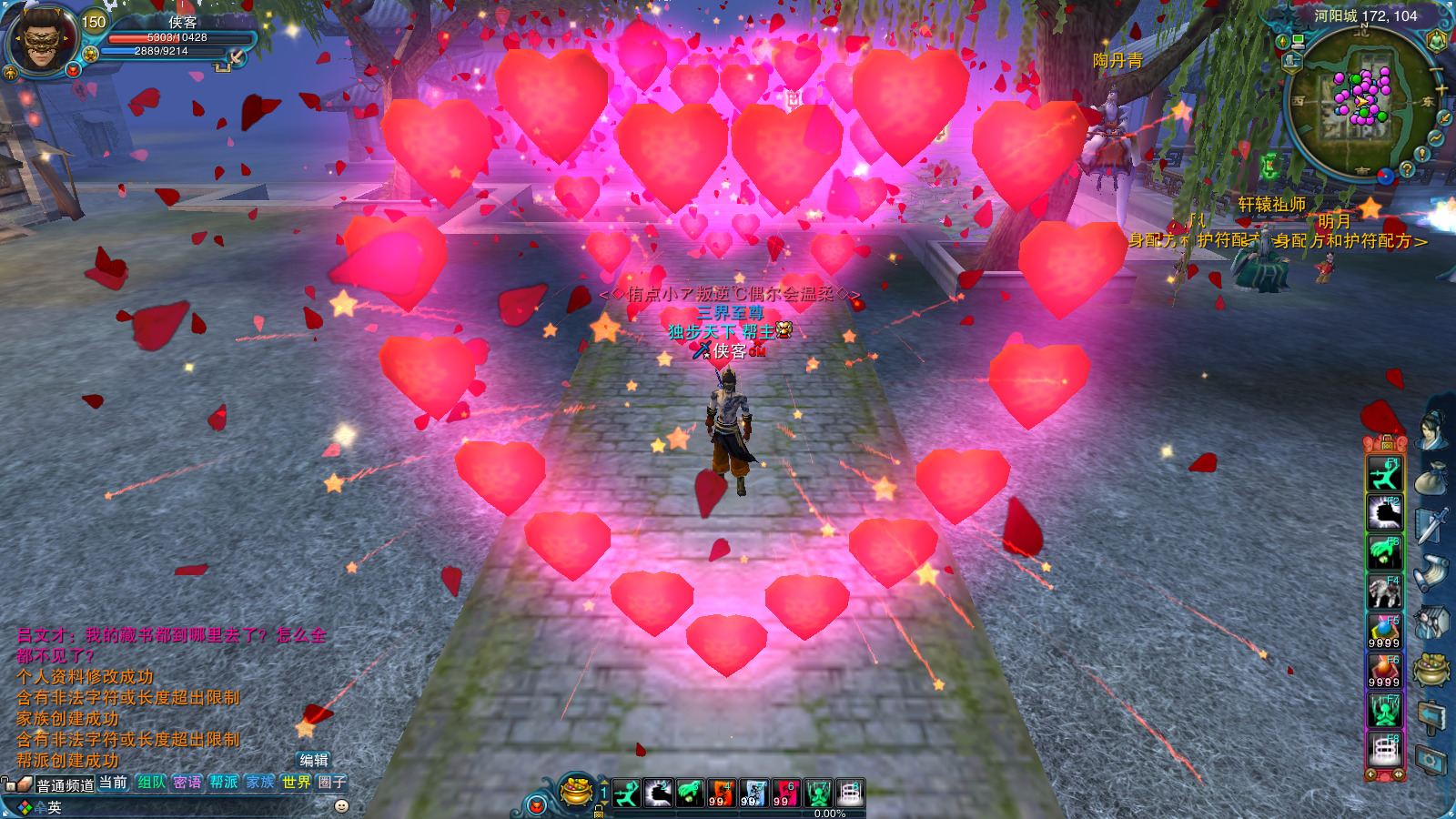Image resolution: width=1456 pixels, height=819 pixels.
Task: Select the 帮派 (guild) chat tab
Action: click(224, 782)
